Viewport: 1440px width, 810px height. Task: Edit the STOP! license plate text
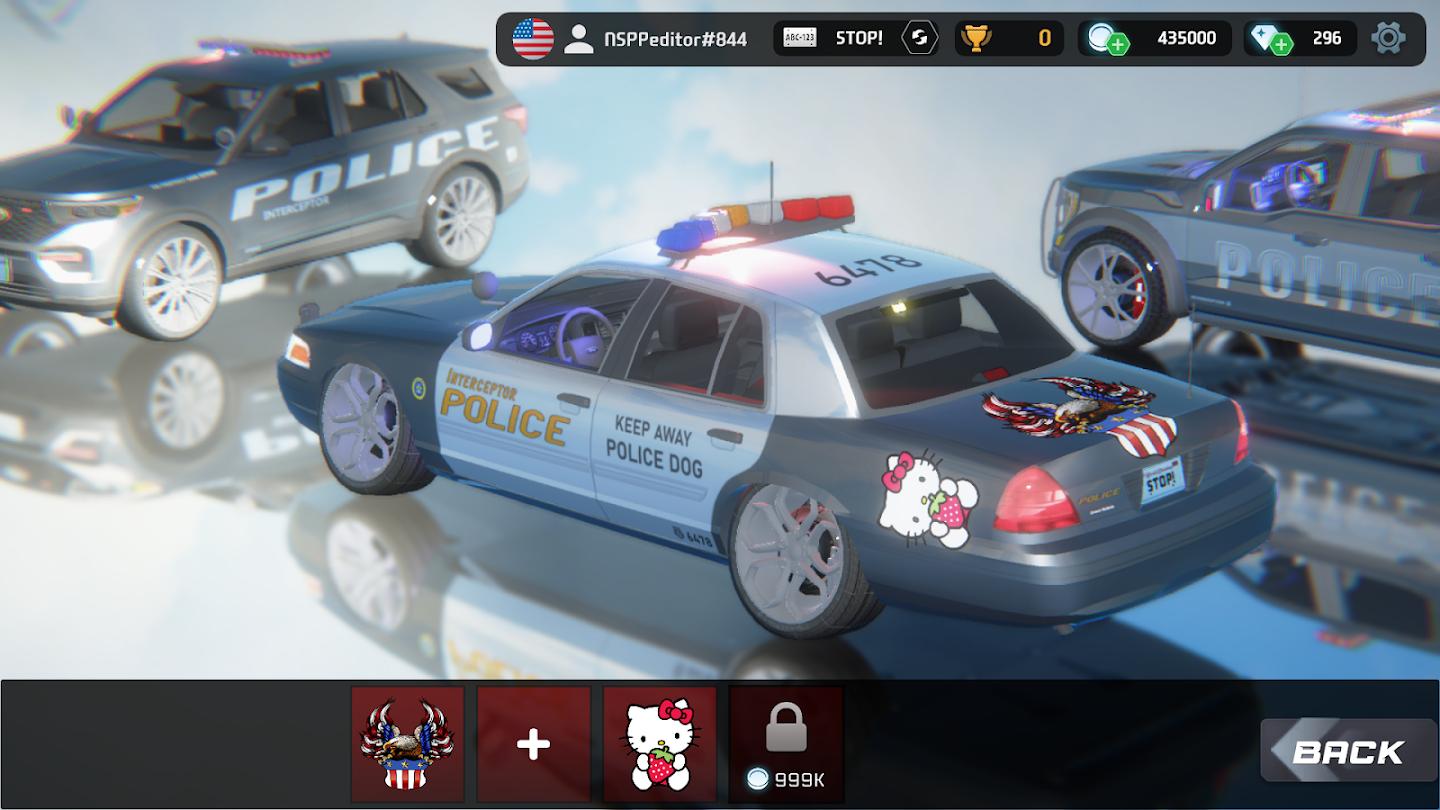[x=835, y=39]
